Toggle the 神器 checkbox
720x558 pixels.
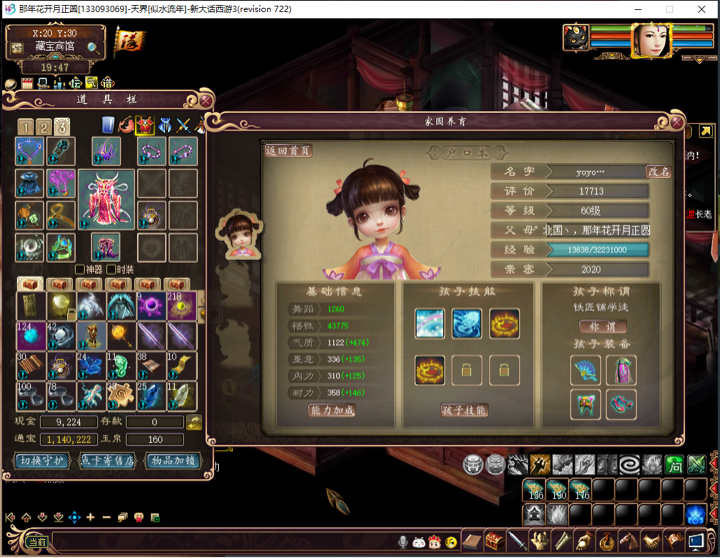coord(80,269)
